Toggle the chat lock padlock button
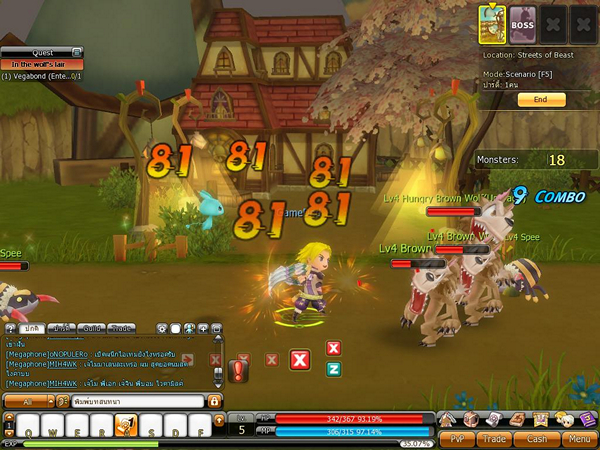 [x=214, y=401]
